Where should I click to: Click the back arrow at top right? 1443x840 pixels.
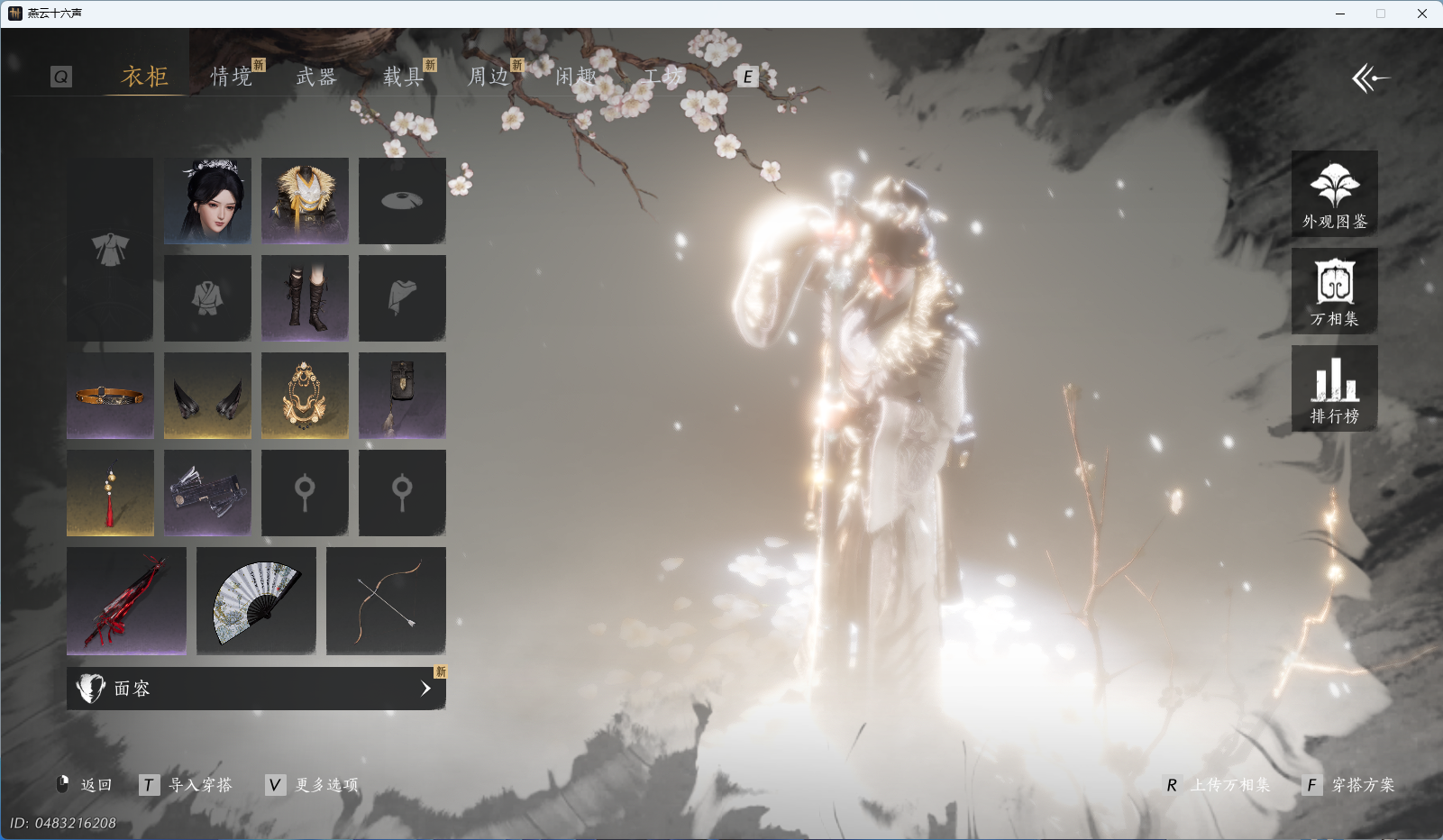1370,78
